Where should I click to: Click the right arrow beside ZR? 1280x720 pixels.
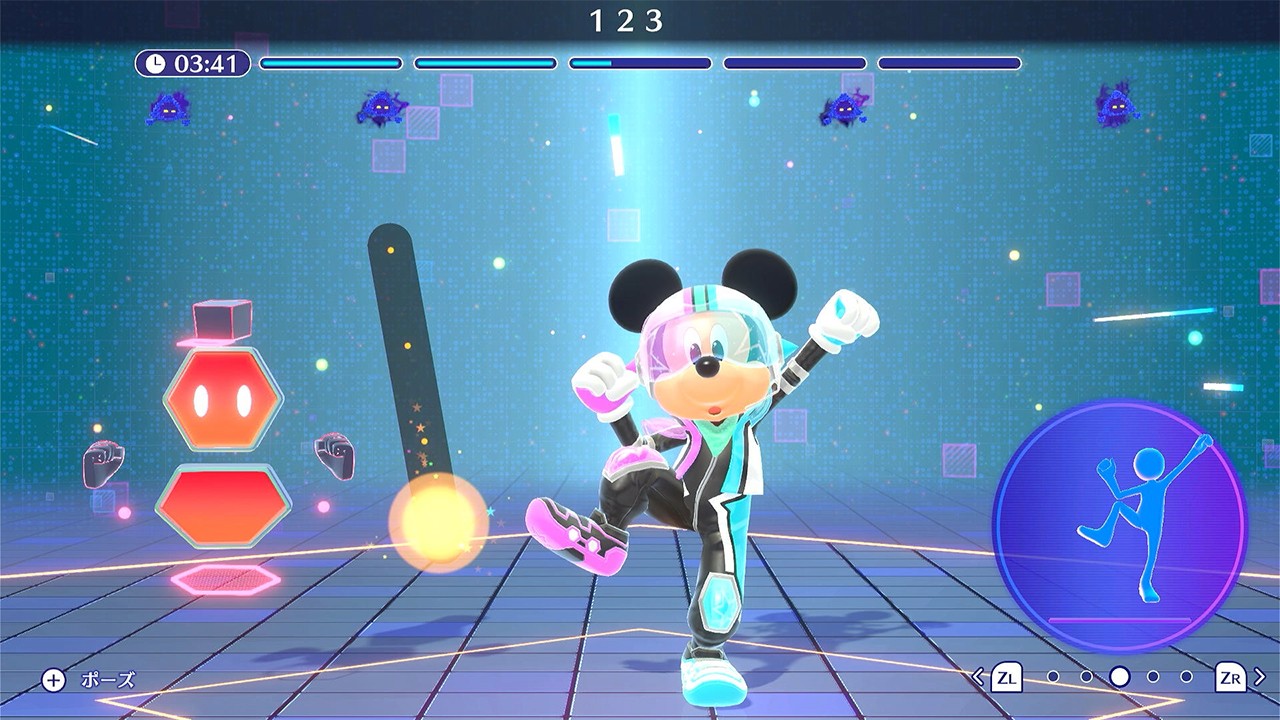[1260, 677]
